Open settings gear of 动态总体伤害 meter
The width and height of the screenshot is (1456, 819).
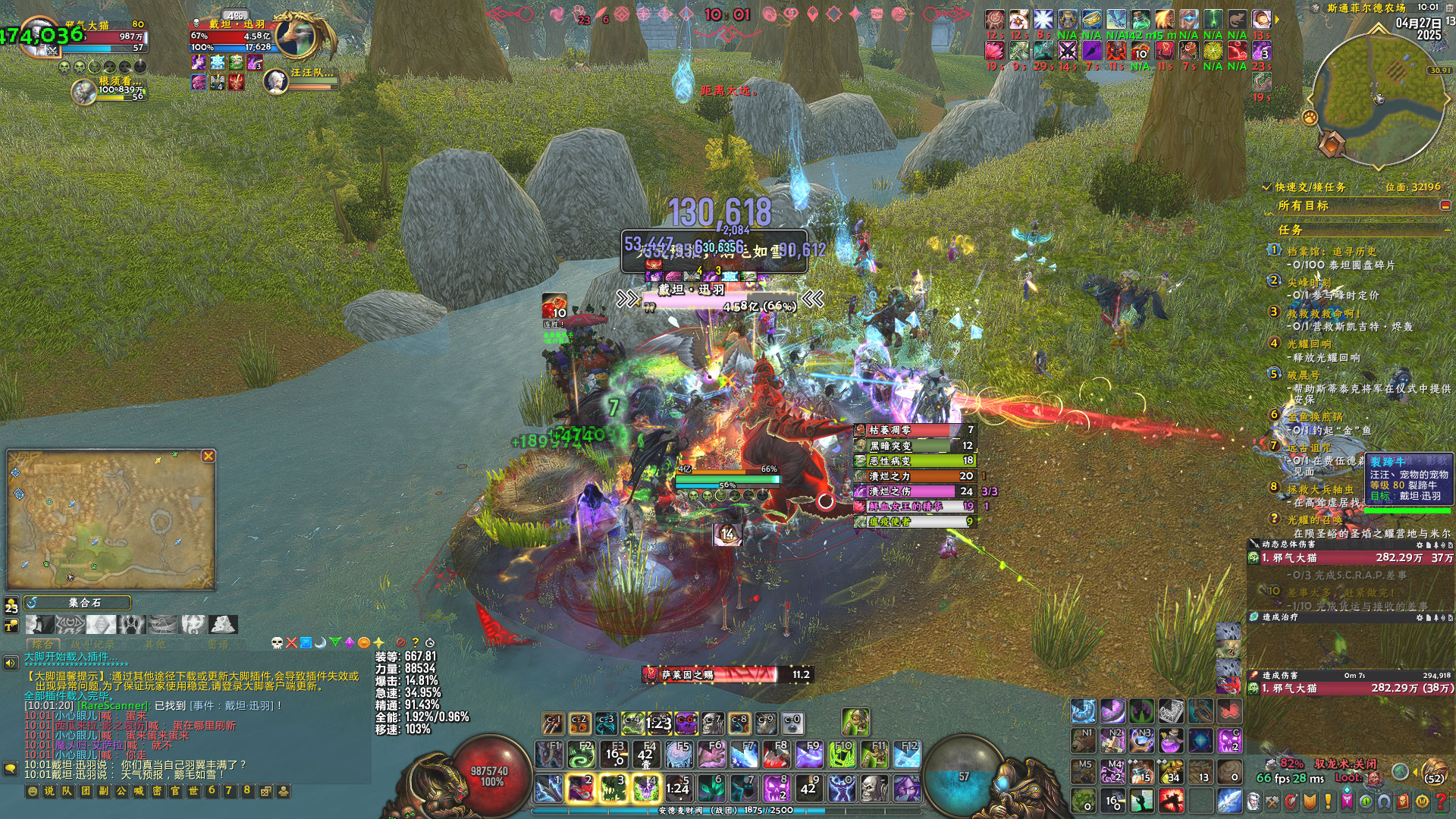pos(1420,544)
